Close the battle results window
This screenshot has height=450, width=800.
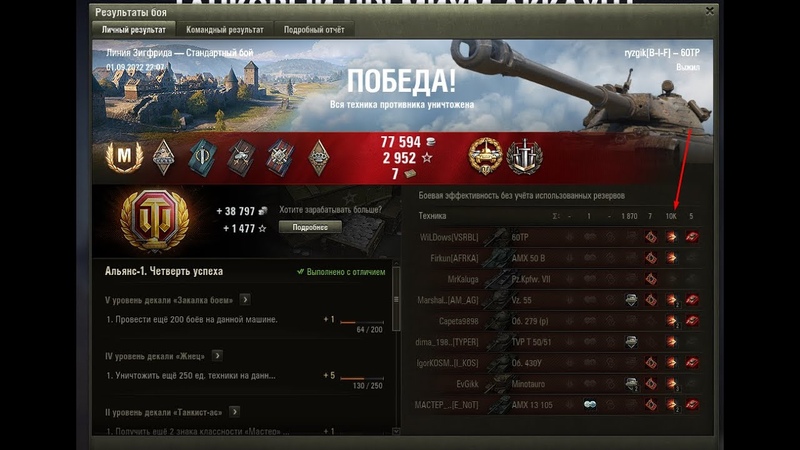click(x=709, y=12)
